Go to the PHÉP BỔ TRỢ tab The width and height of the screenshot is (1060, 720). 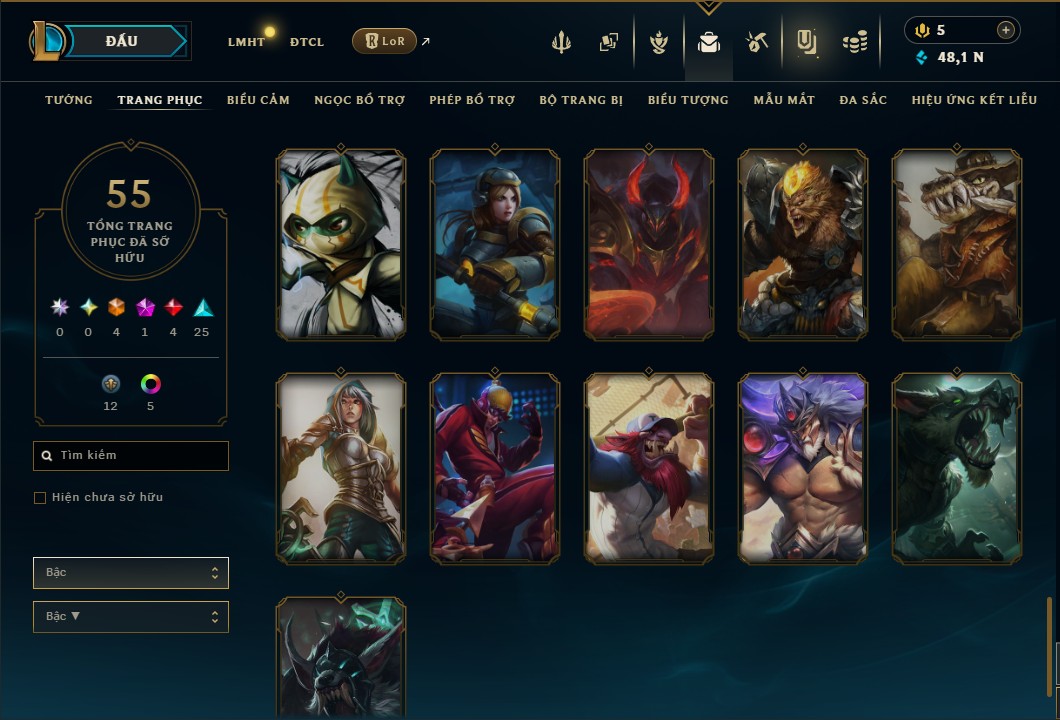pos(472,100)
